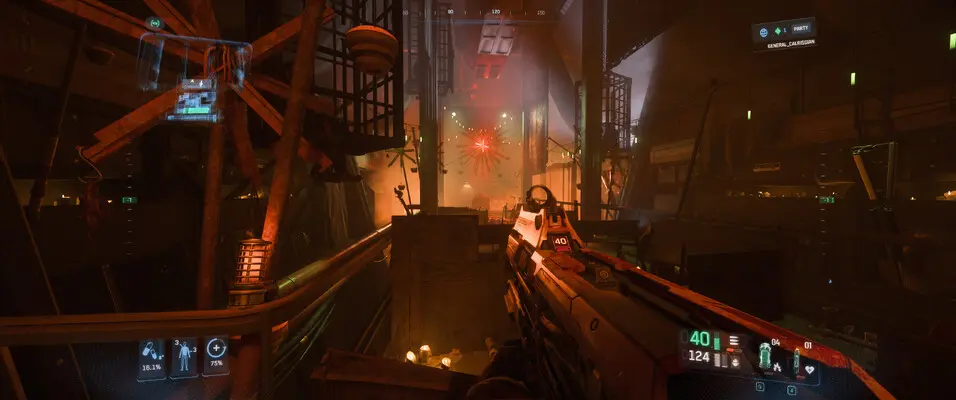The width and height of the screenshot is (956, 400).
Task: Select the pill medication status icon
Action: click(x=151, y=356)
